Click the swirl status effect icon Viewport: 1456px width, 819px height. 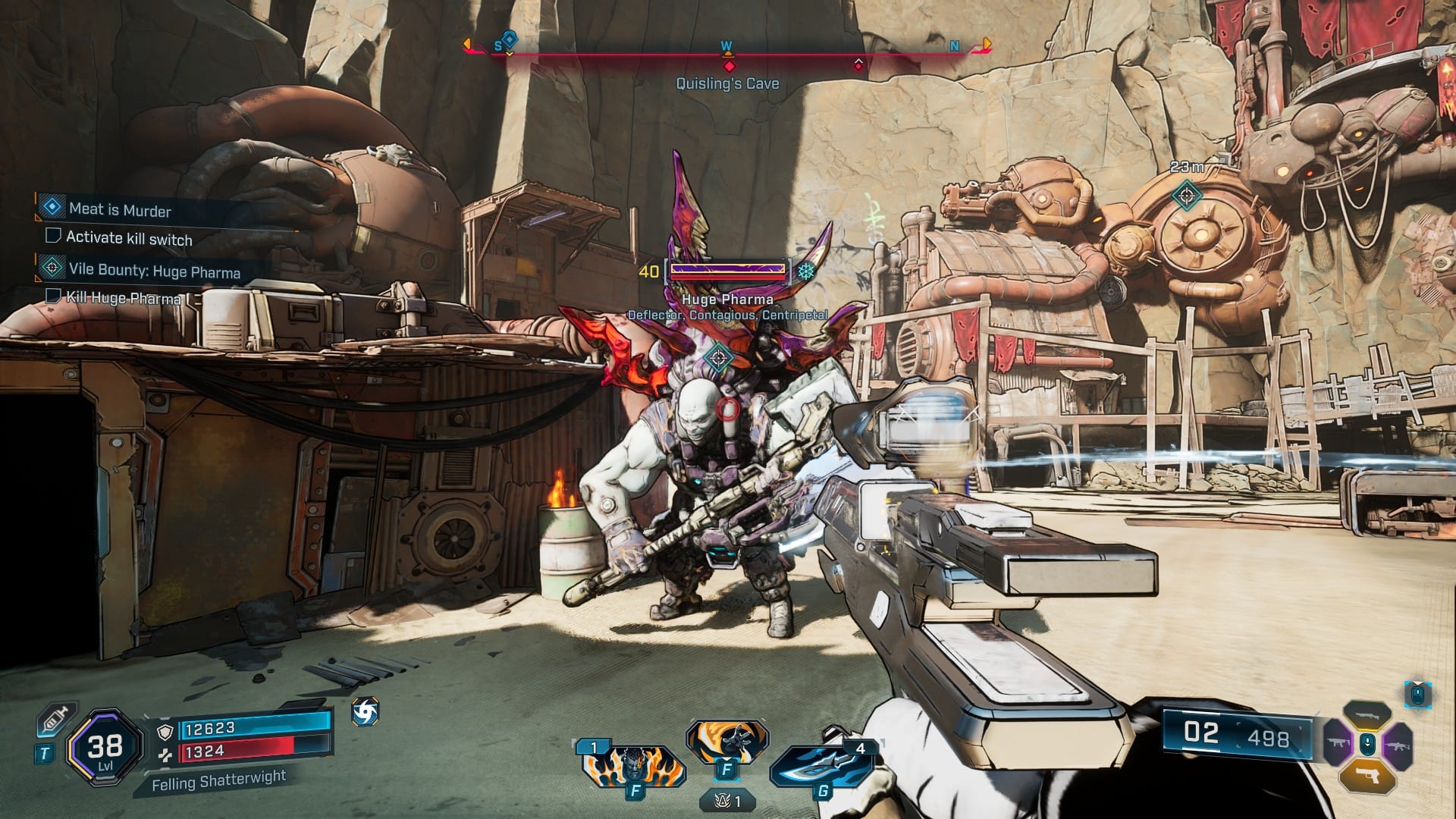tap(365, 712)
